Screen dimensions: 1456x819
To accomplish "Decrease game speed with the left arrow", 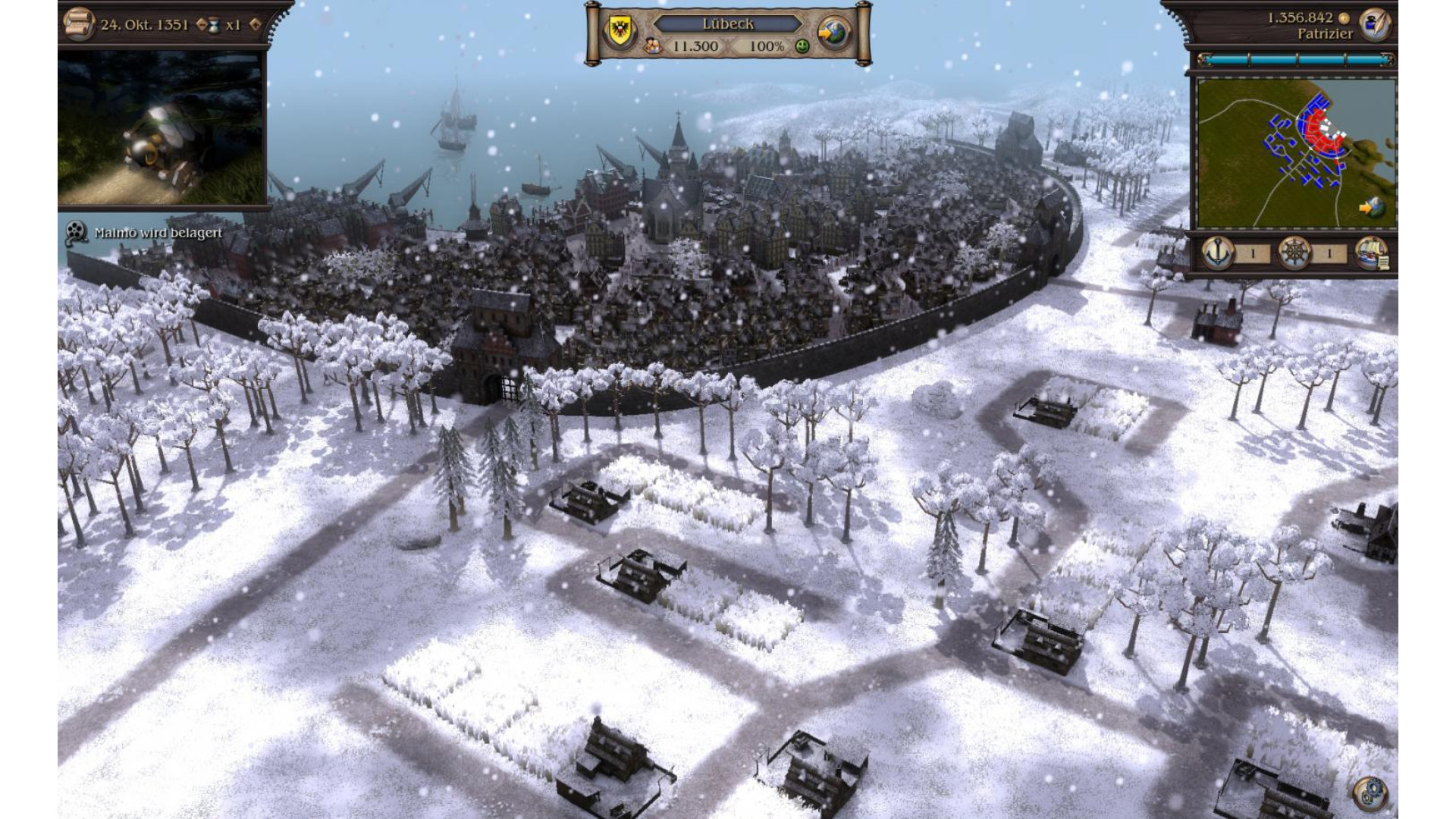I will click(201, 24).
